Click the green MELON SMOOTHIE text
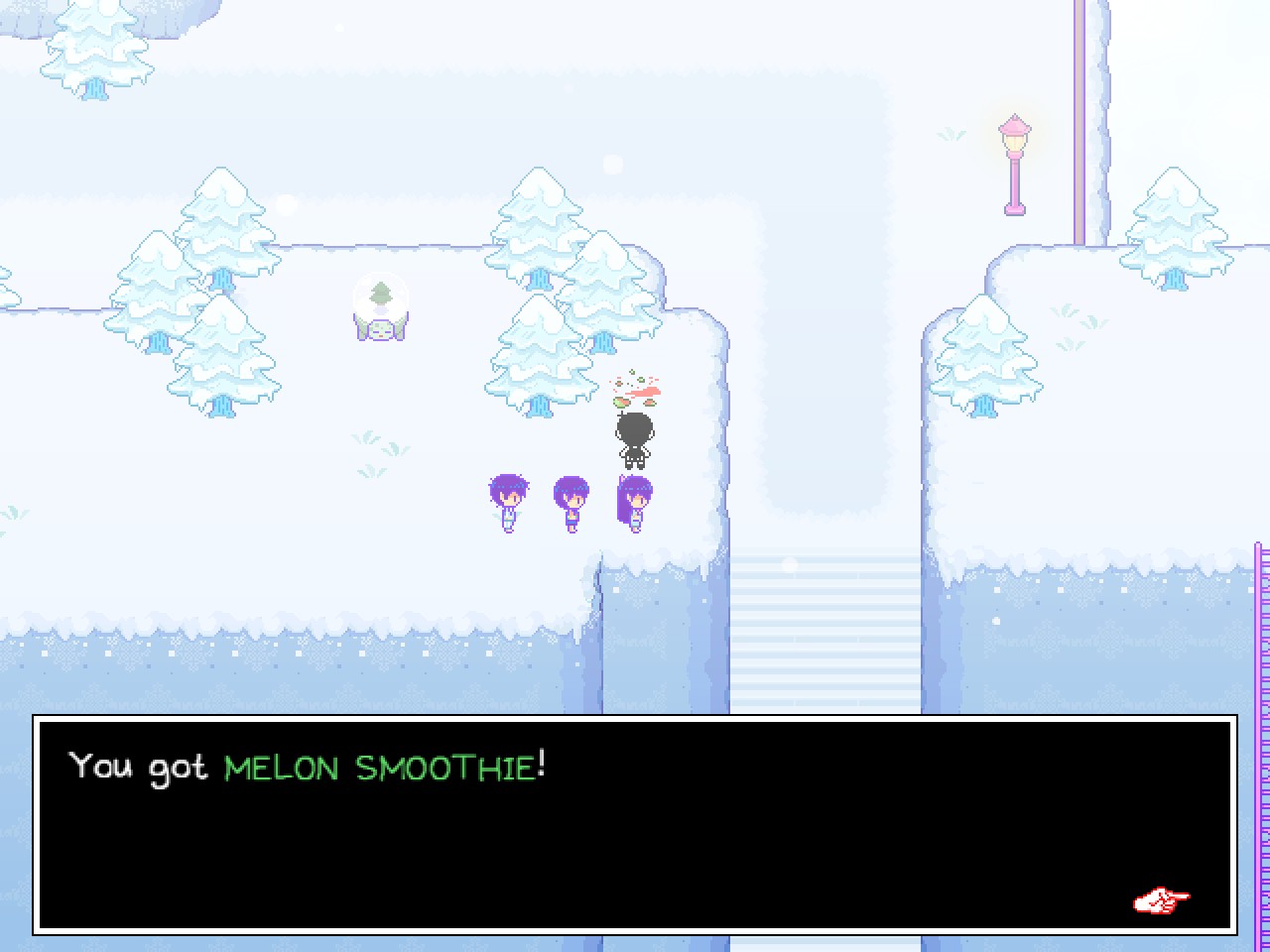The height and width of the screenshot is (952, 1270). pyautogui.click(x=381, y=768)
